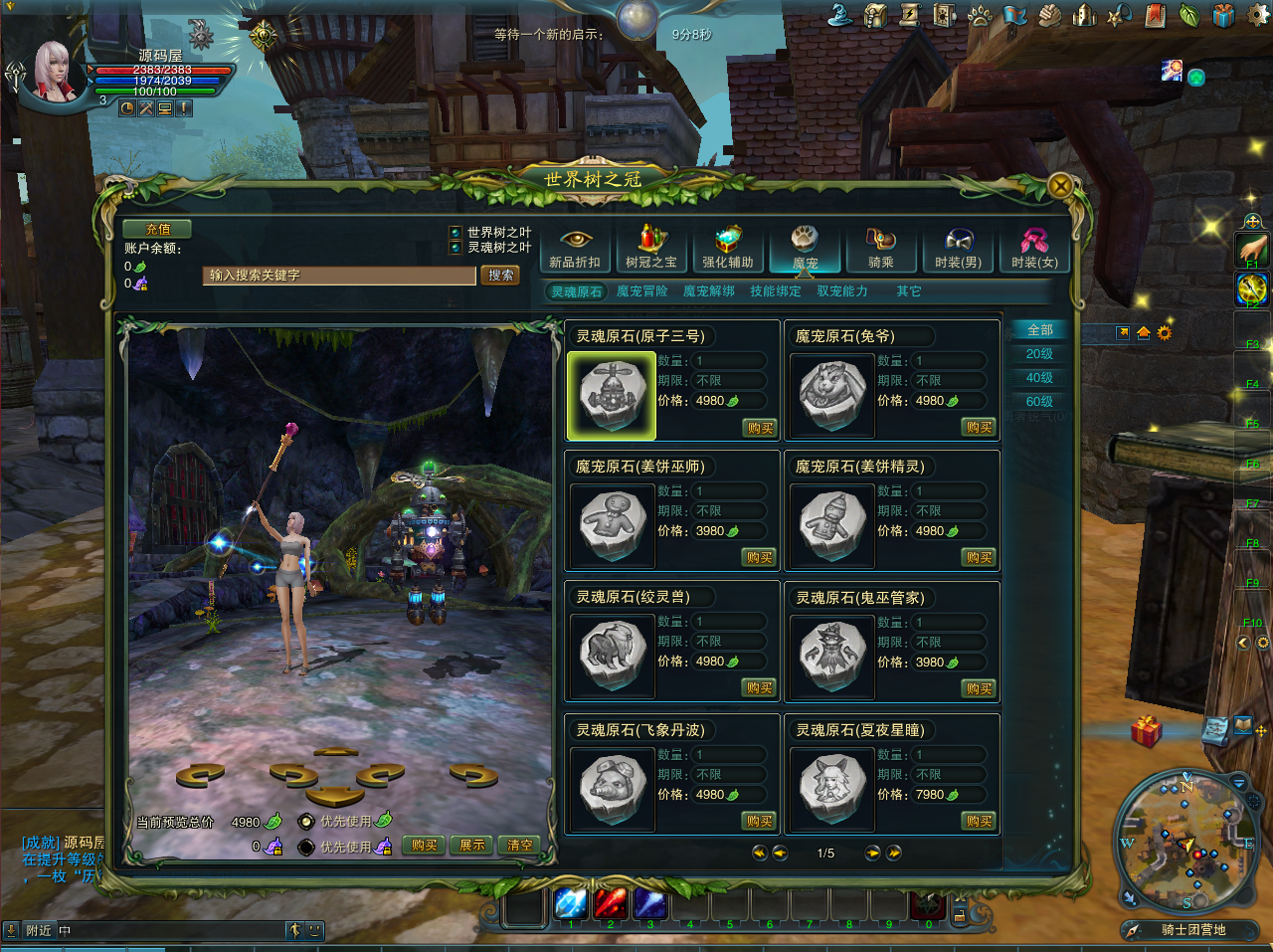
Task: Clear the preview with 清空
Action: tap(520, 846)
